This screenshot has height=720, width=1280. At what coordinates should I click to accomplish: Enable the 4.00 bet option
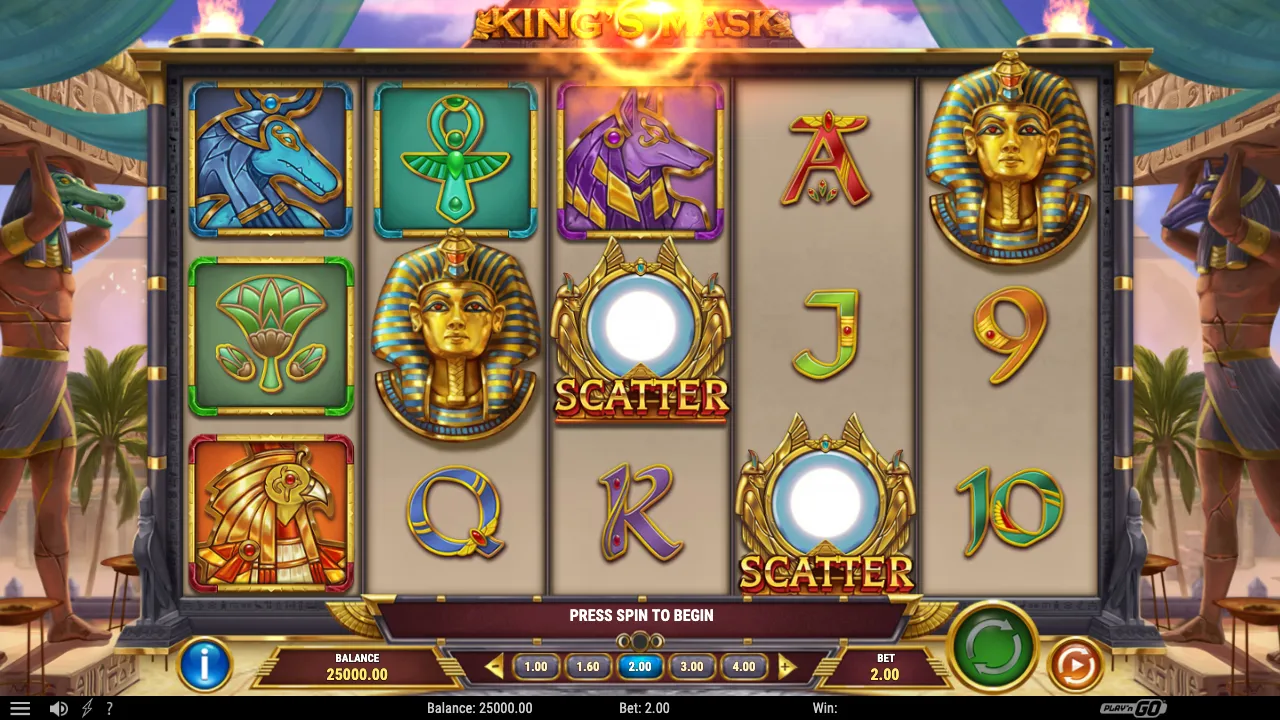click(744, 666)
